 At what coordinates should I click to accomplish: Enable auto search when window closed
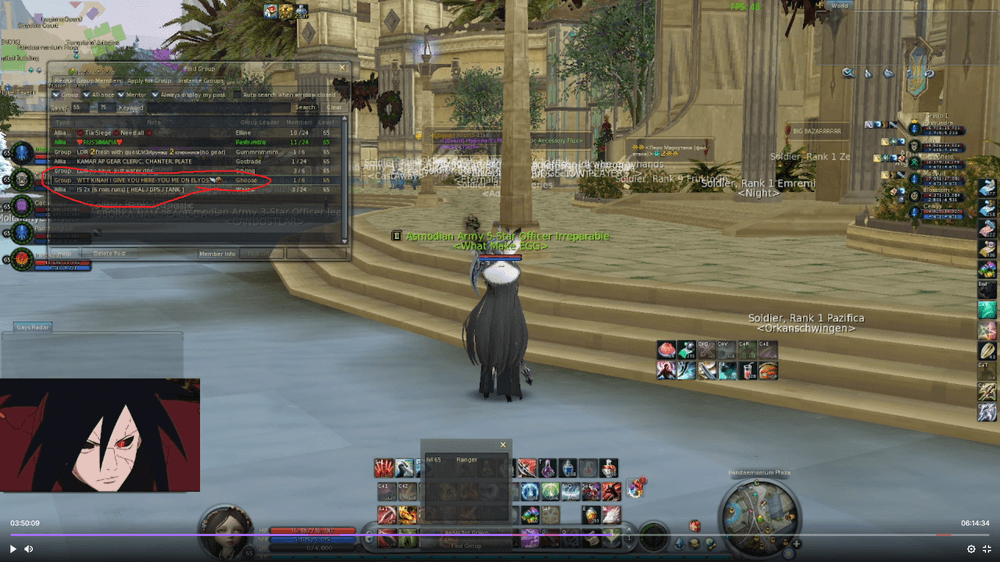pyautogui.click(x=238, y=94)
